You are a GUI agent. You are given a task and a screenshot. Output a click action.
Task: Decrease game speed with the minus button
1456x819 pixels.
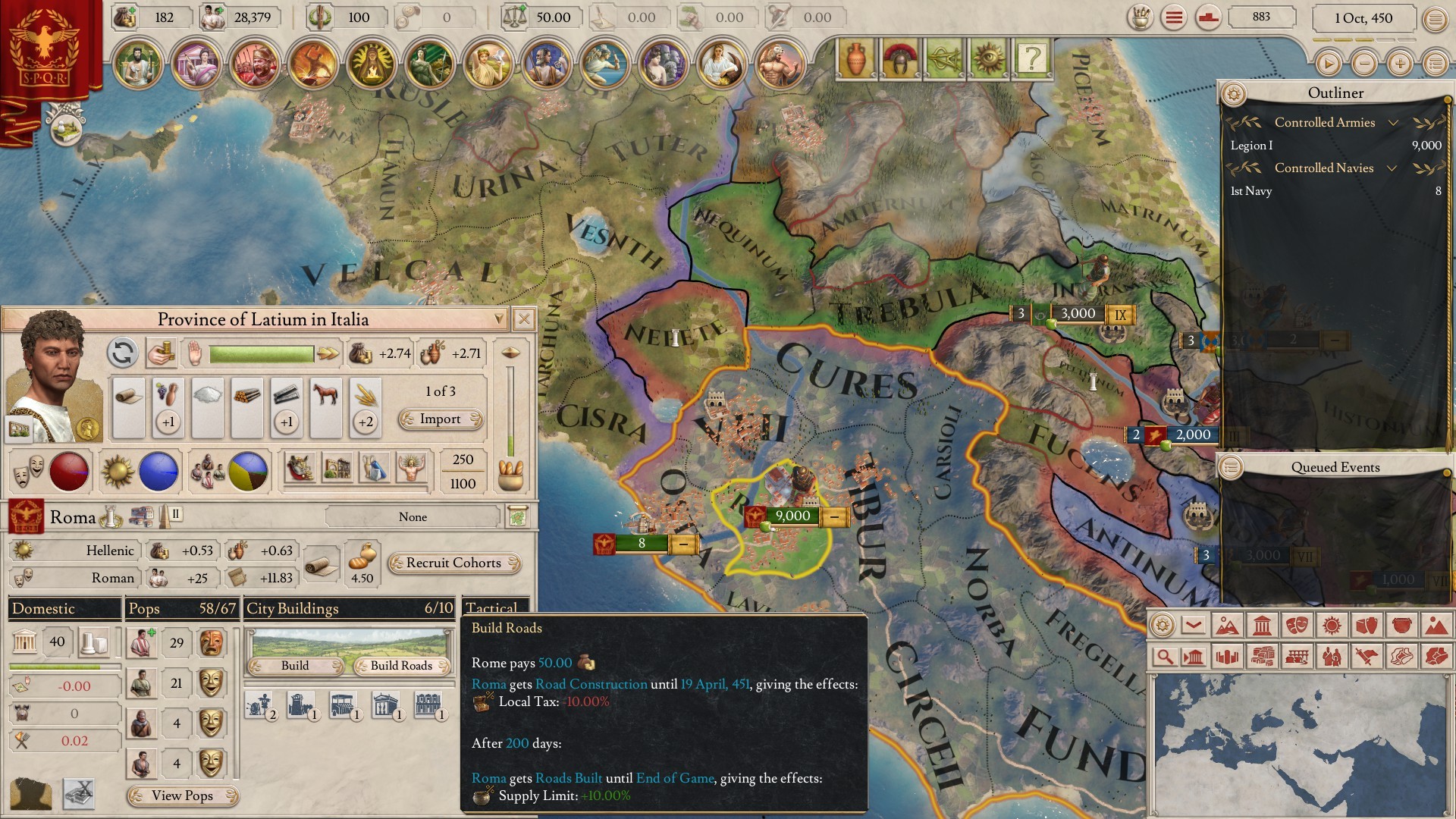(1364, 64)
